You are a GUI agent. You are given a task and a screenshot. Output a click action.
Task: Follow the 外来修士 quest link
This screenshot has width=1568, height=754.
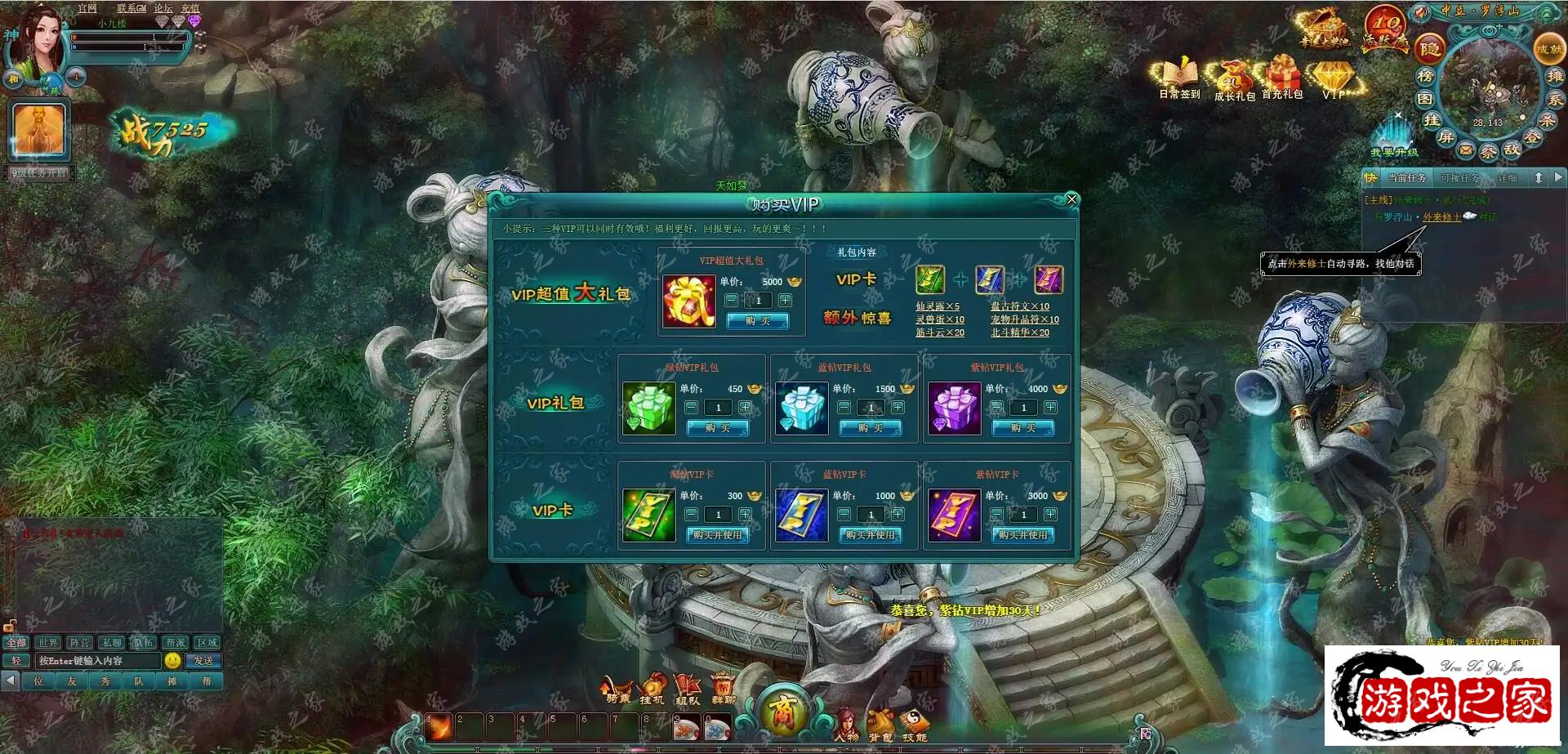point(1441,217)
